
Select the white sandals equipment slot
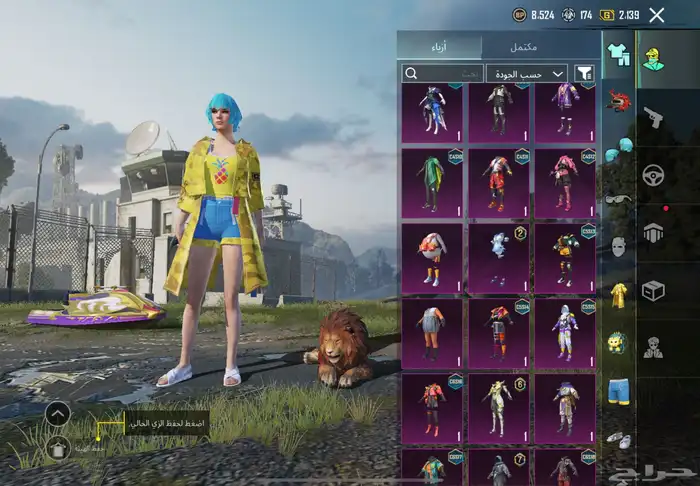(618, 439)
